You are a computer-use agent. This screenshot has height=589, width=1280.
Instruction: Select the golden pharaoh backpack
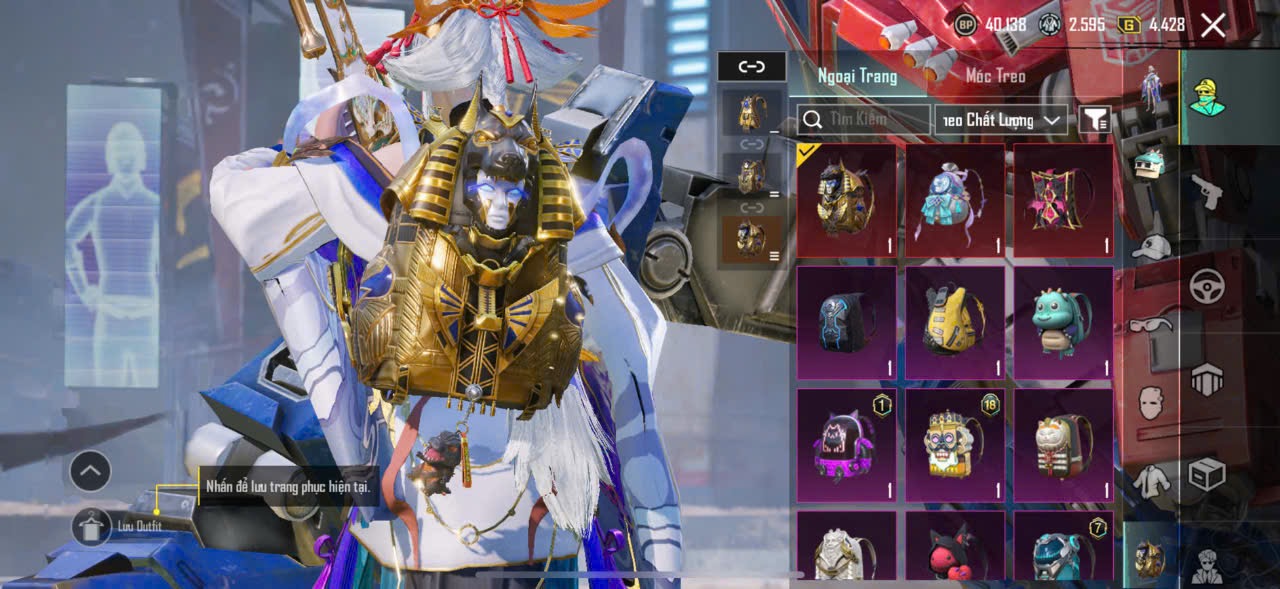pyautogui.click(x=846, y=200)
